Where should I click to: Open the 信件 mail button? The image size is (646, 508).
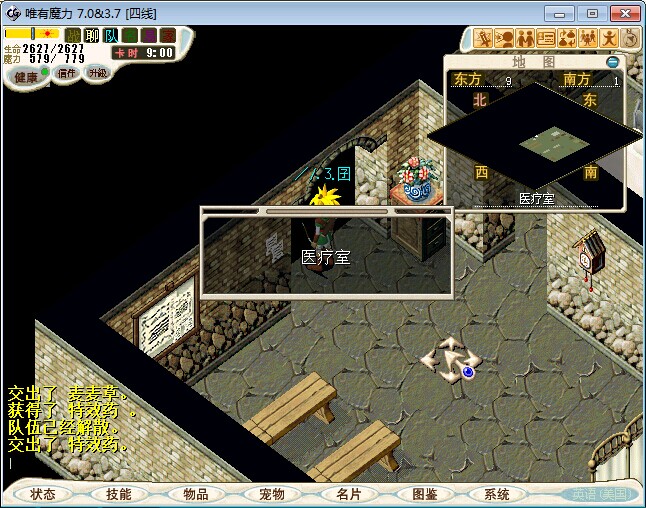point(66,73)
